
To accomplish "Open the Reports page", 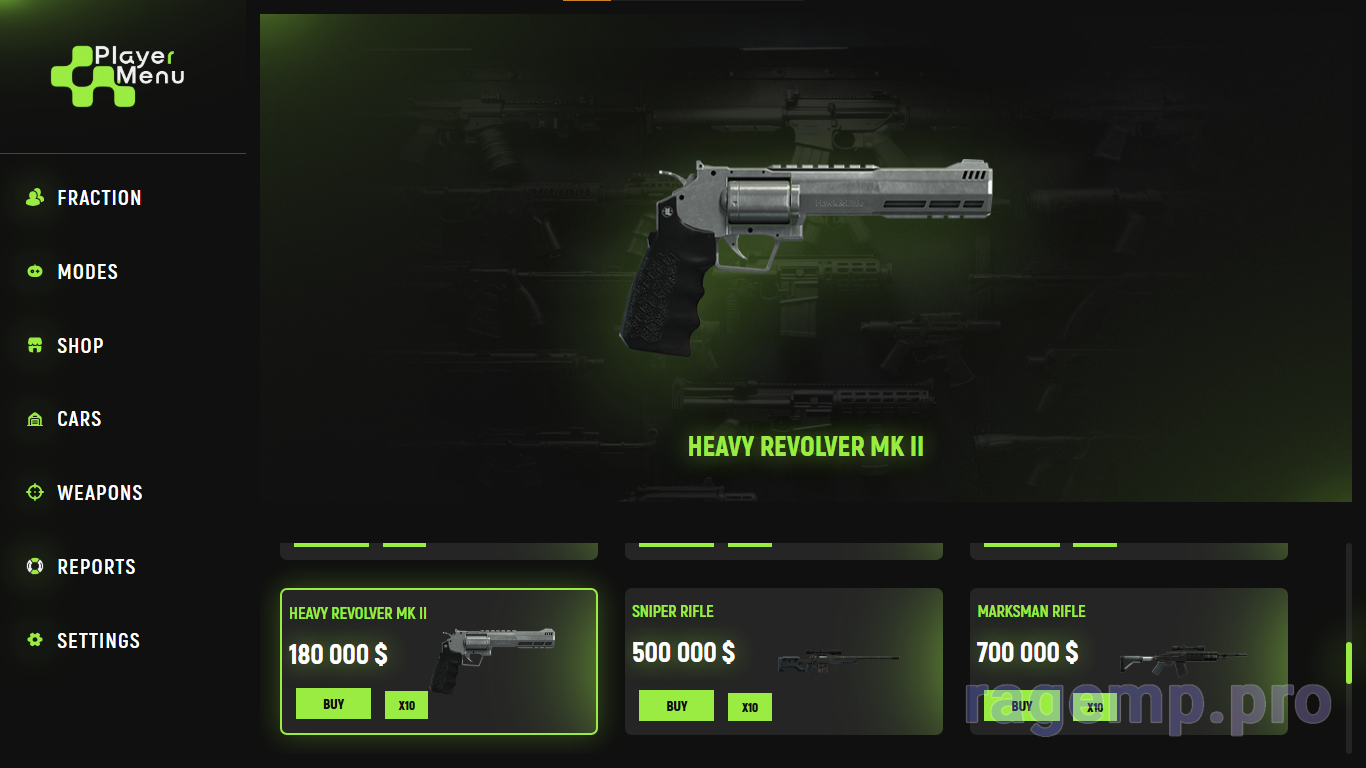I will tap(96, 567).
